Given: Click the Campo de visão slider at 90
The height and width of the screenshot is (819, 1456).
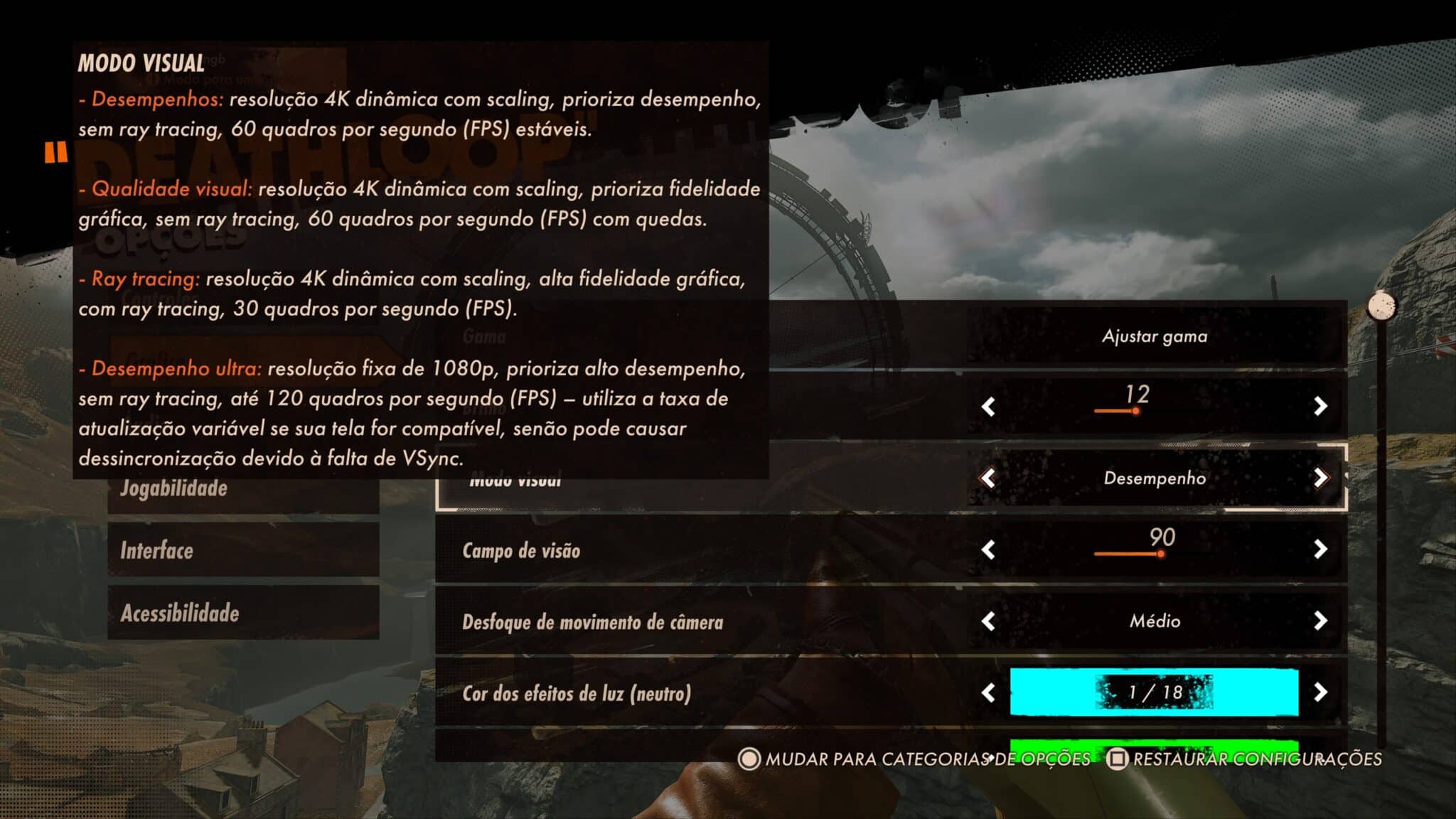Looking at the screenshot, I should click(x=1160, y=554).
